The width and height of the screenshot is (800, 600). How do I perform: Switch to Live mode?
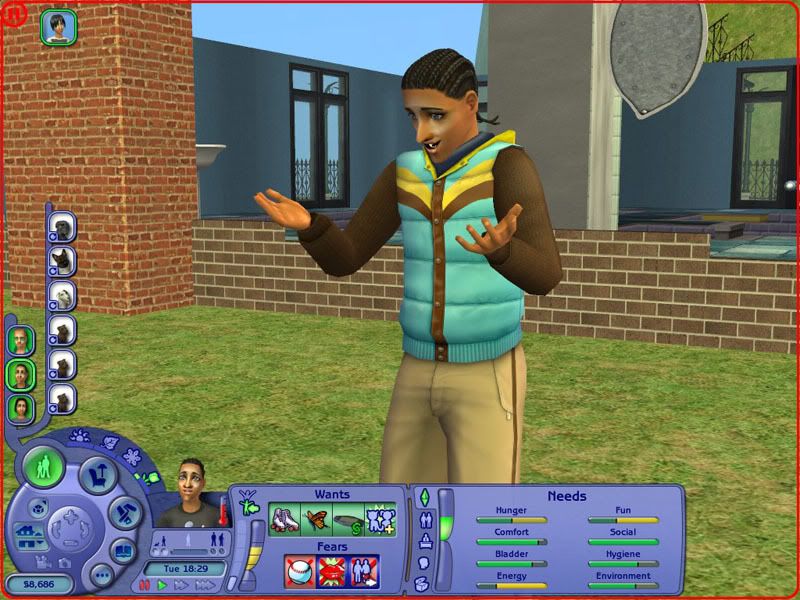pos(44,468)
